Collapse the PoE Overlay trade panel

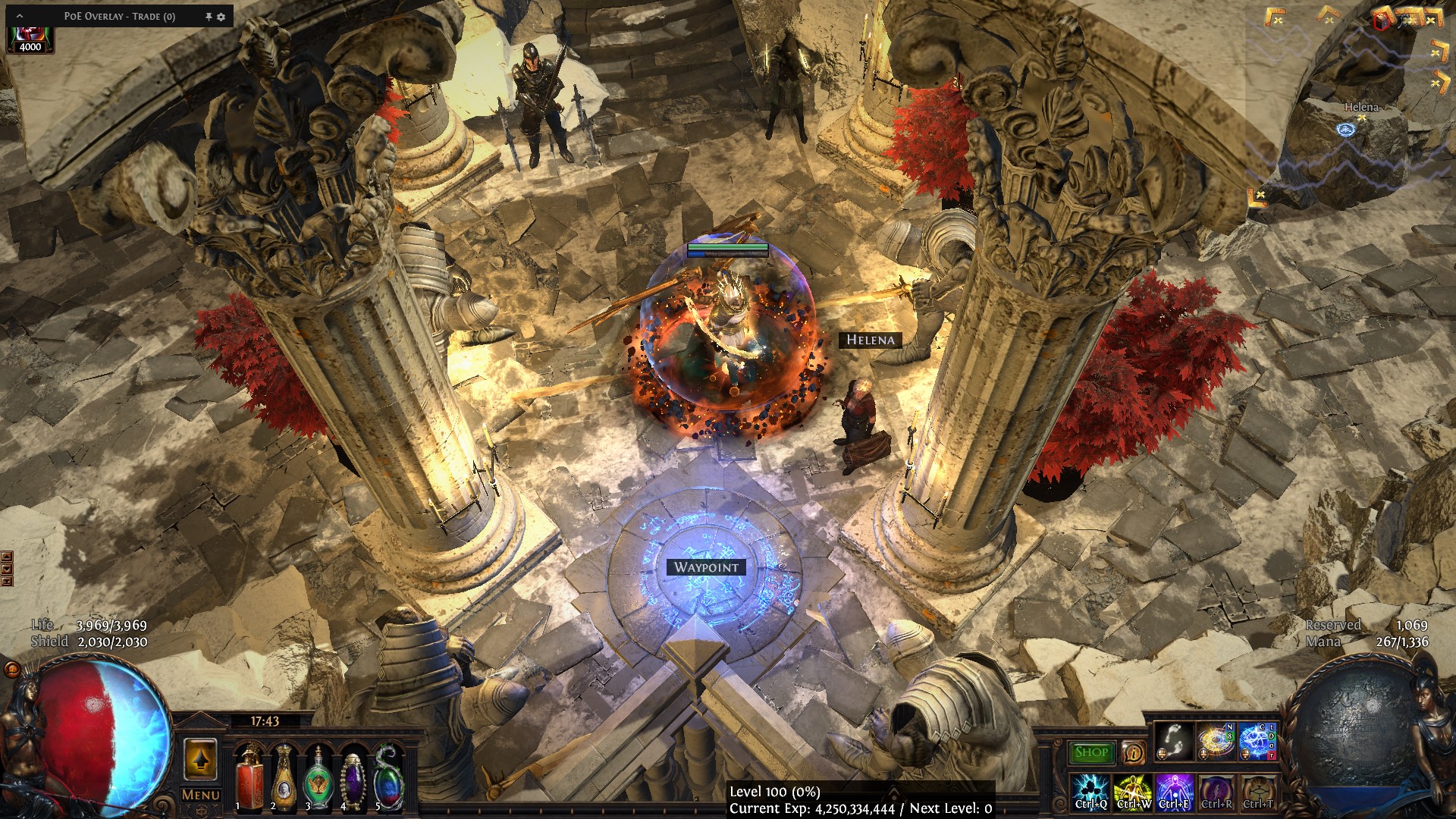tap(20, 16)
